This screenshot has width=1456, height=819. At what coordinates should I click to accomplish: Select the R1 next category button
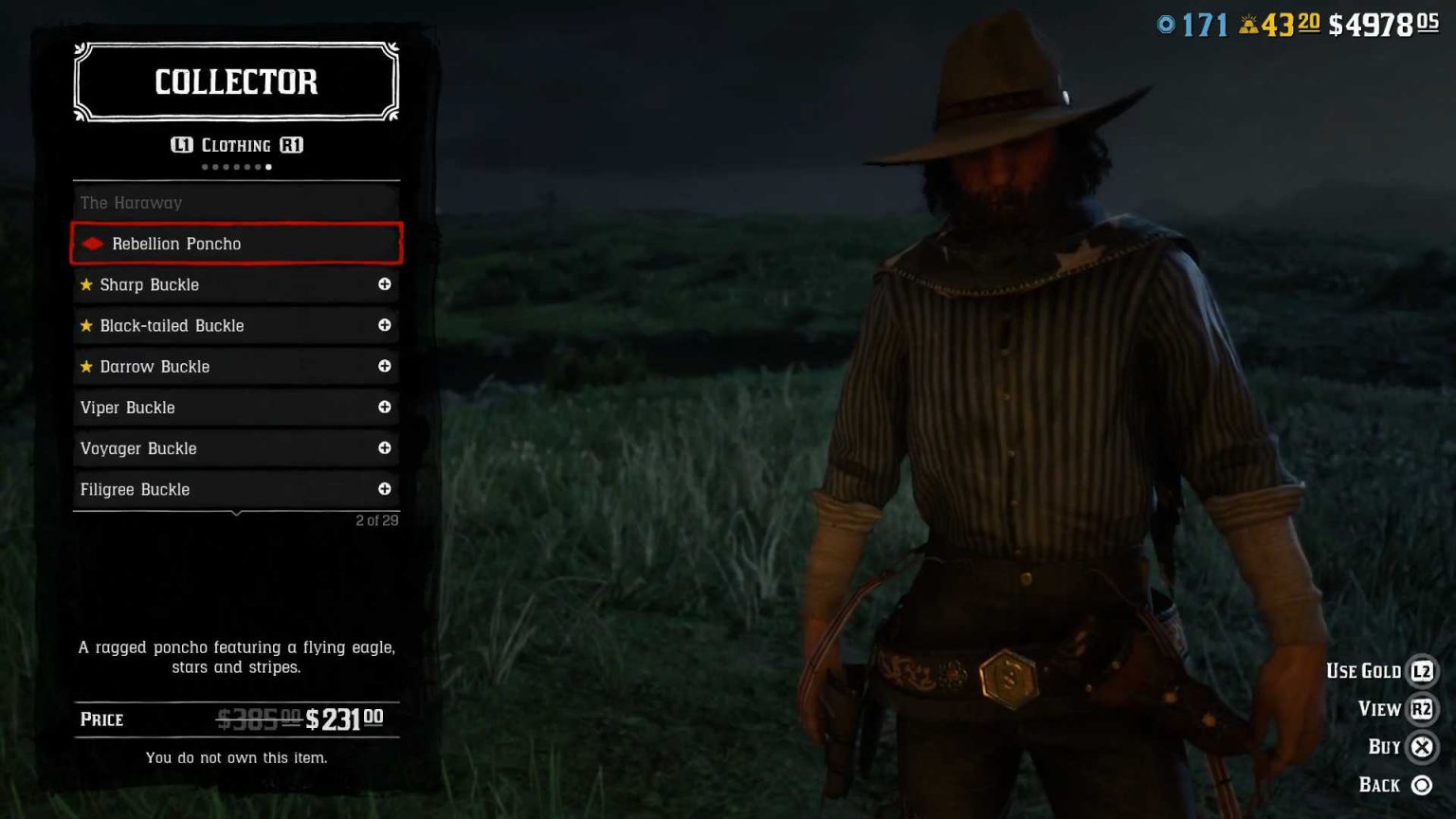289,145
